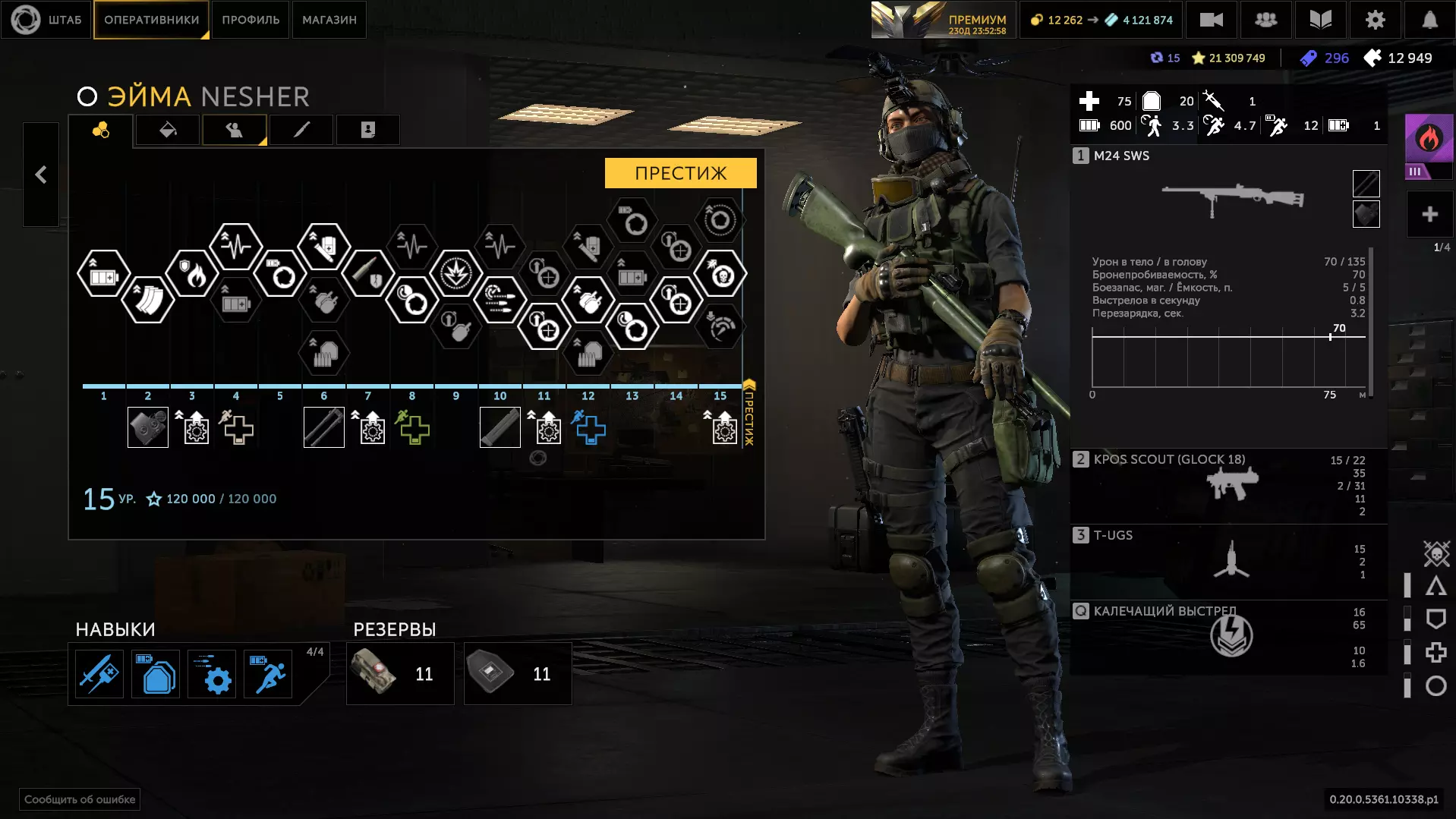Click the running figure skill icon
Viewport: 1456px width, 819px height.
pyautogui.click(x=269, y=674)
